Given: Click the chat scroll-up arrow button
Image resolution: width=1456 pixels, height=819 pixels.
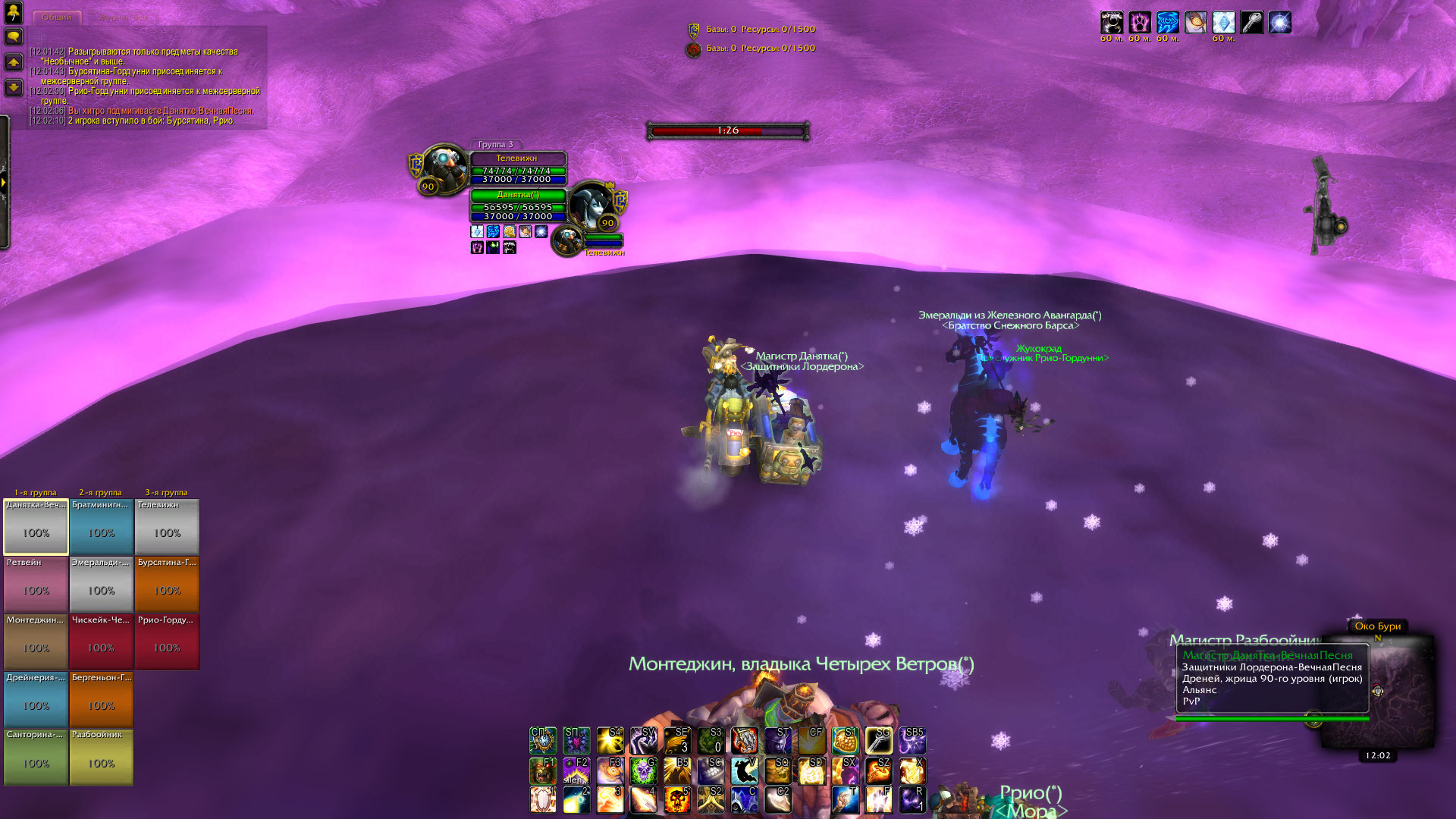Looking at the screenshot, I should (x=13, y=62).
